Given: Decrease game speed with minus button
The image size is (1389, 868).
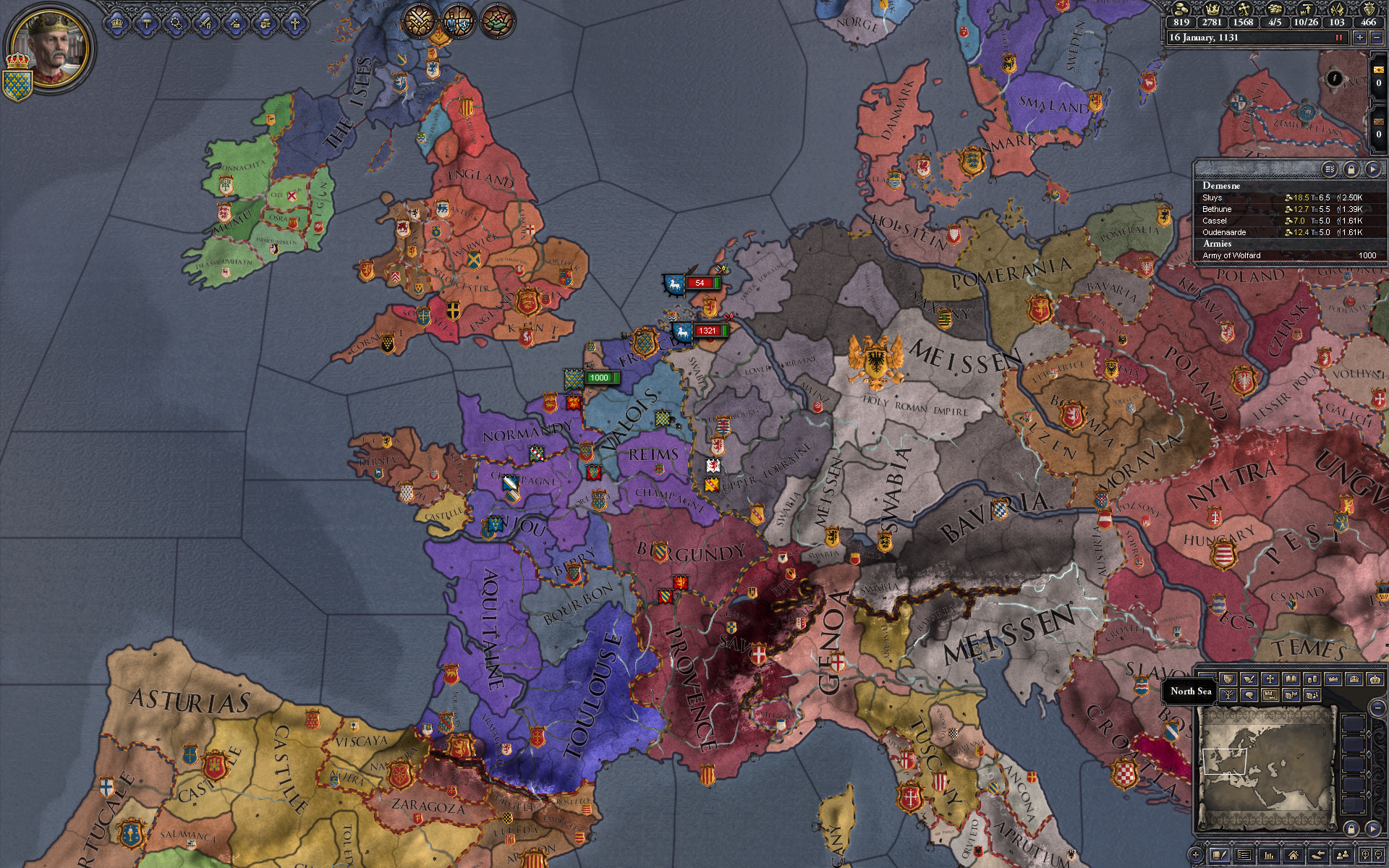Looking at the screenshot, I should tap(1377, 38).
